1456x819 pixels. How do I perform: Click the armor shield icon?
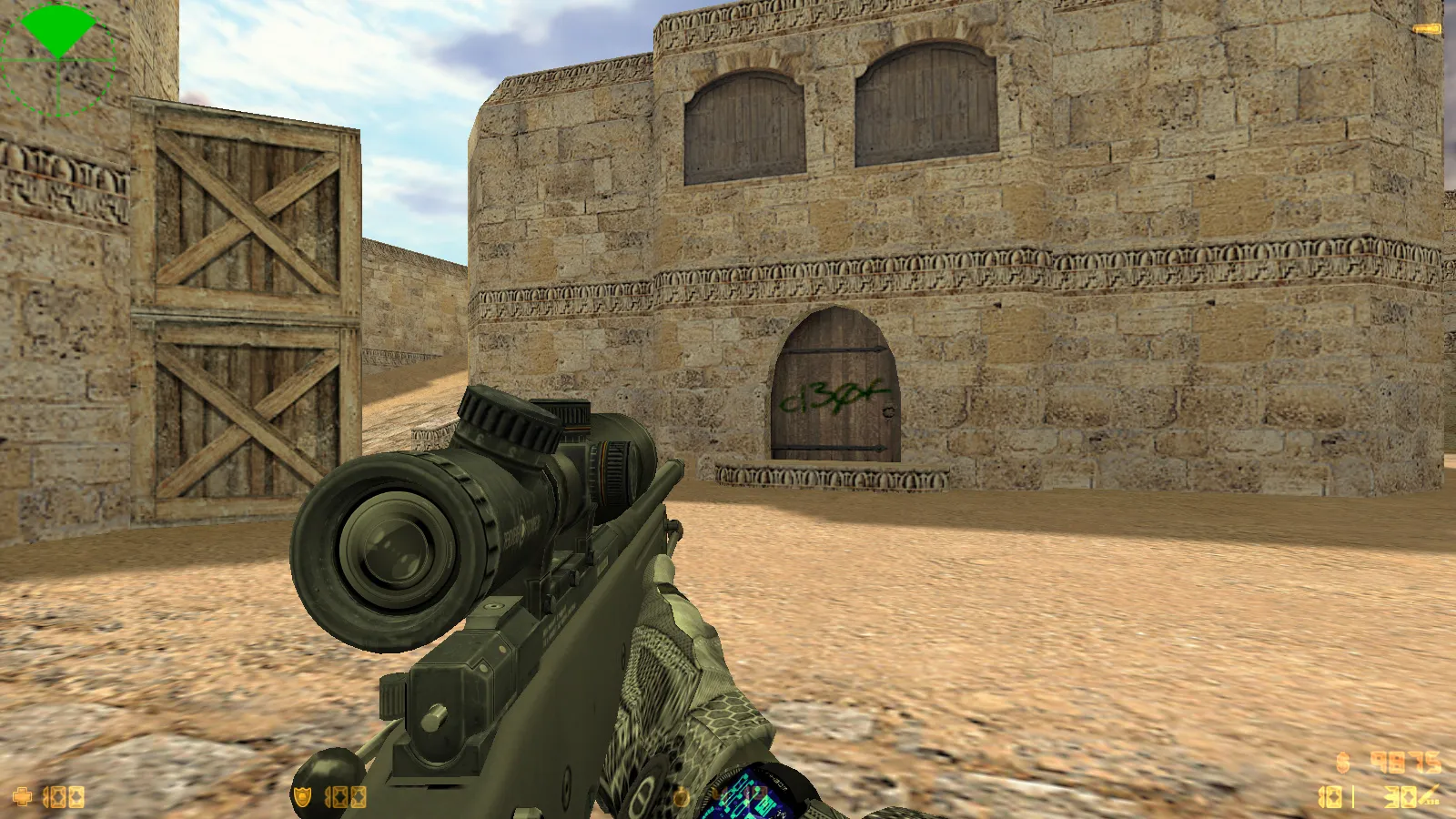click(302, 798)
